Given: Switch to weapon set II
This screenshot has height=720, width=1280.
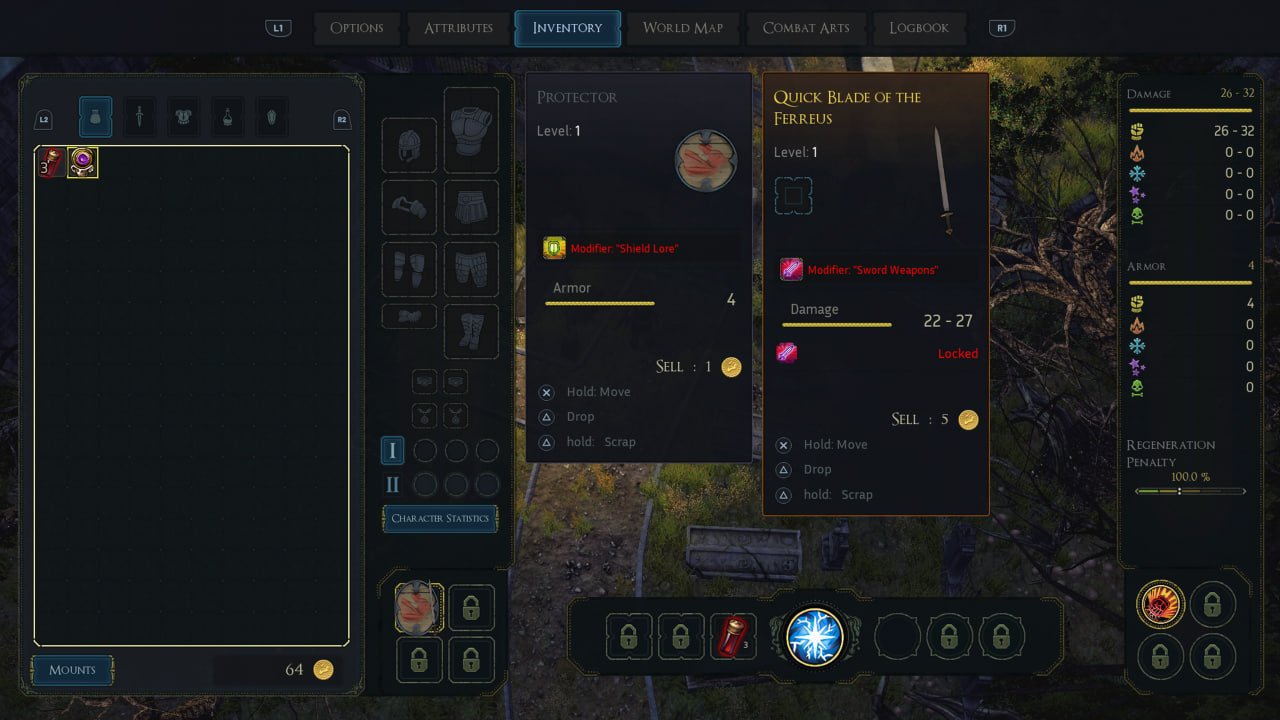Looking at the screenshot, I should point(392,484).
